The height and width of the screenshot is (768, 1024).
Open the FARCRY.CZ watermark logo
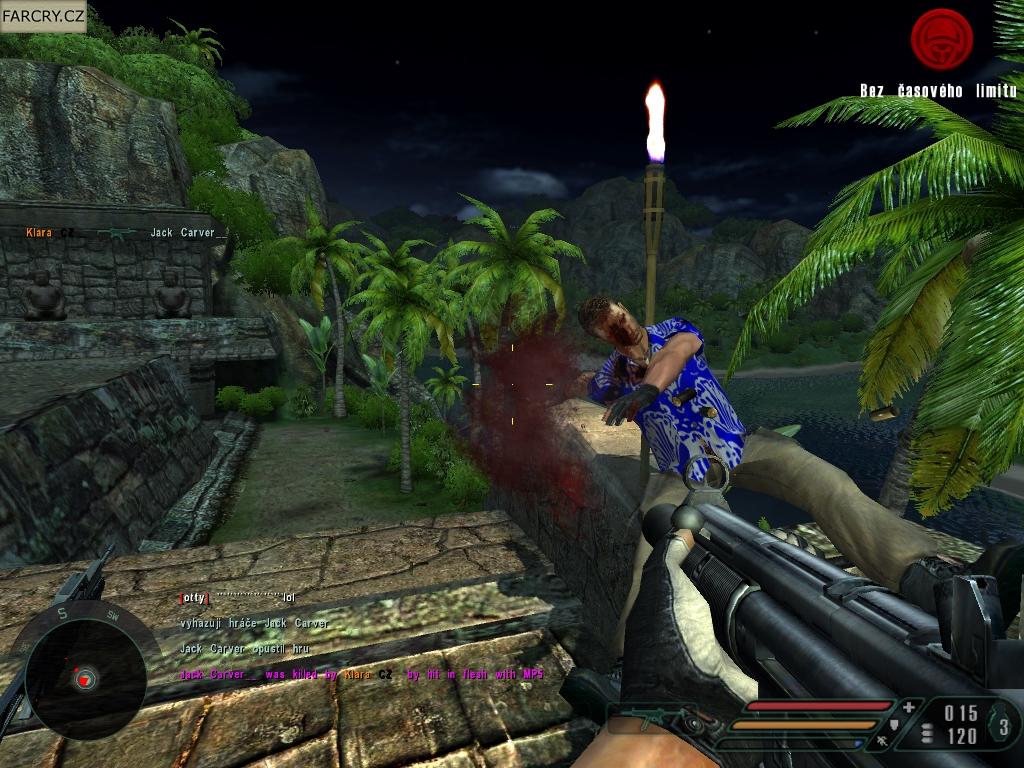43,16
